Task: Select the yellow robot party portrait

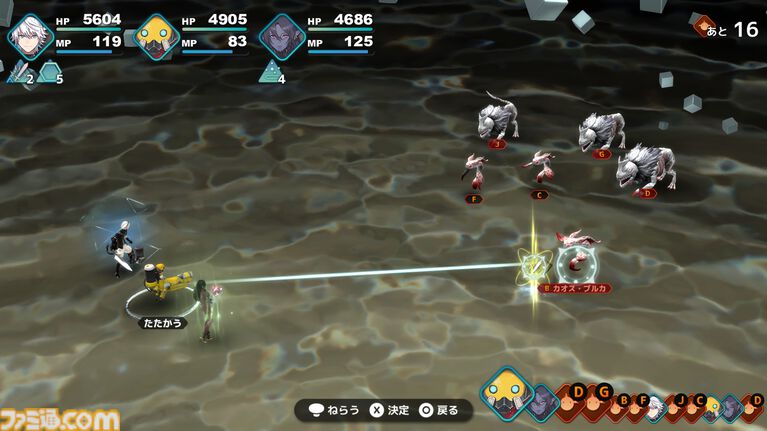Action: click(156, 37)
